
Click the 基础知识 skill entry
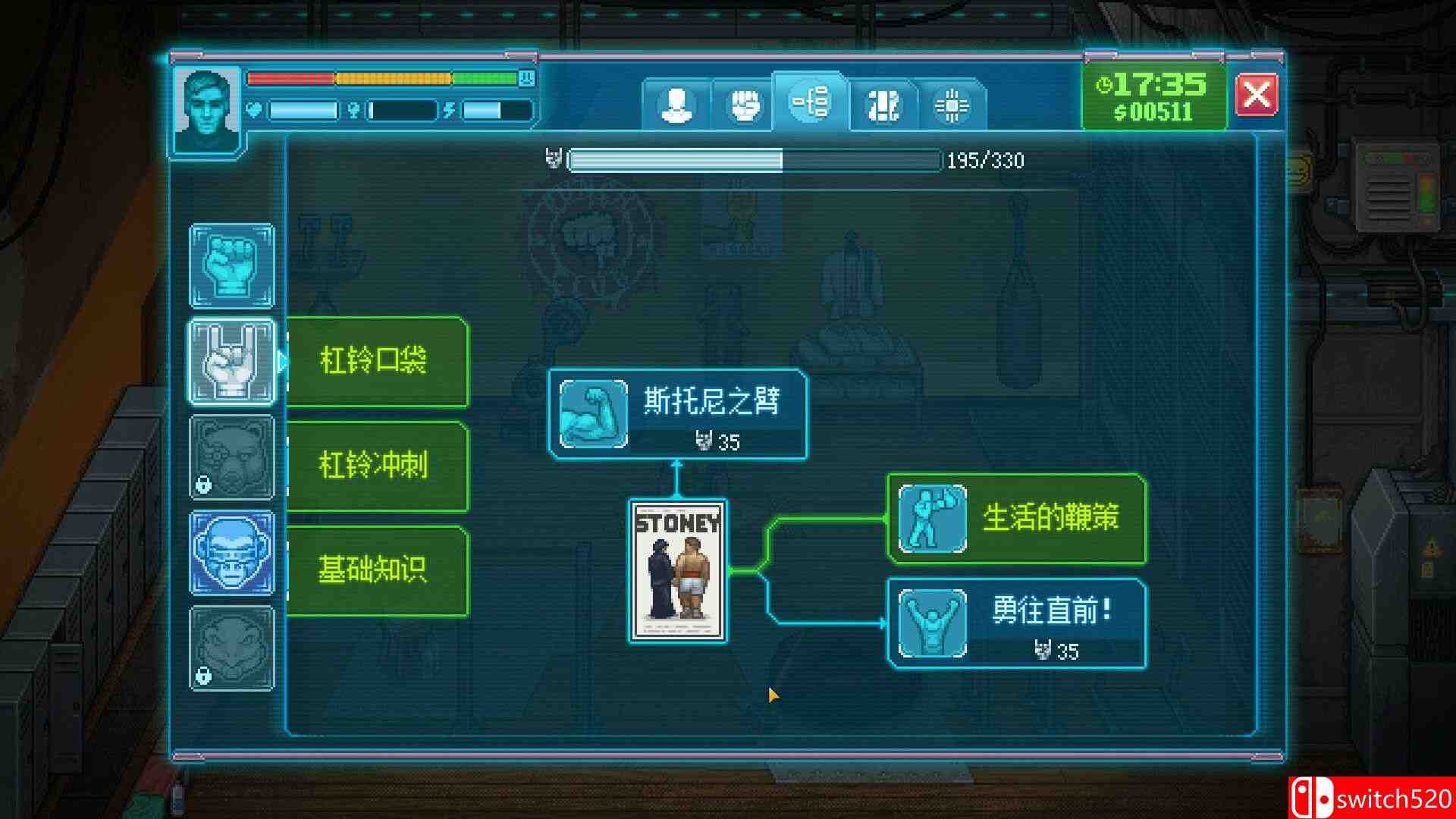[x=377, y=567]
